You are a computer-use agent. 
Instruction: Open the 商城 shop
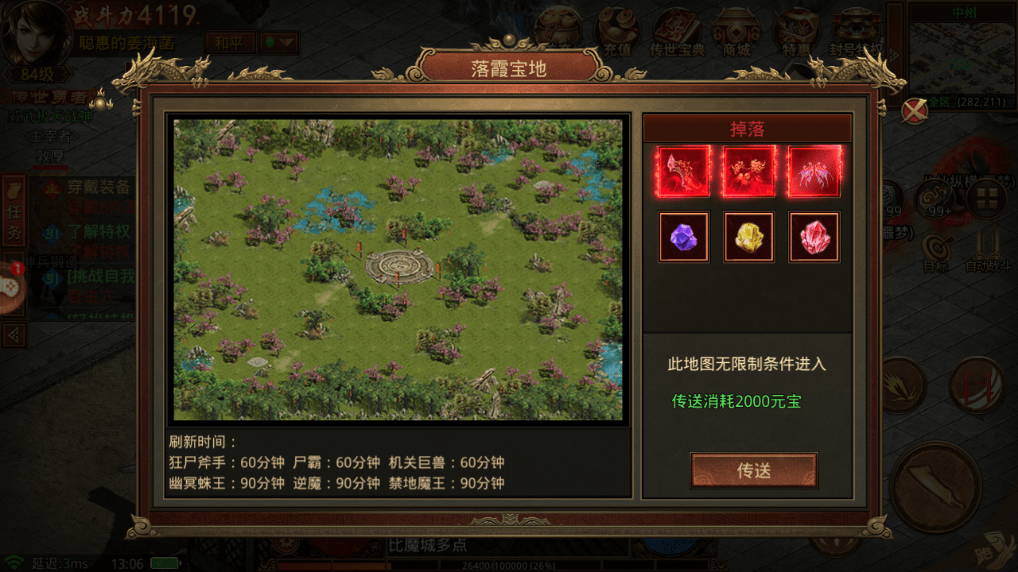click(x=738, y=32)
